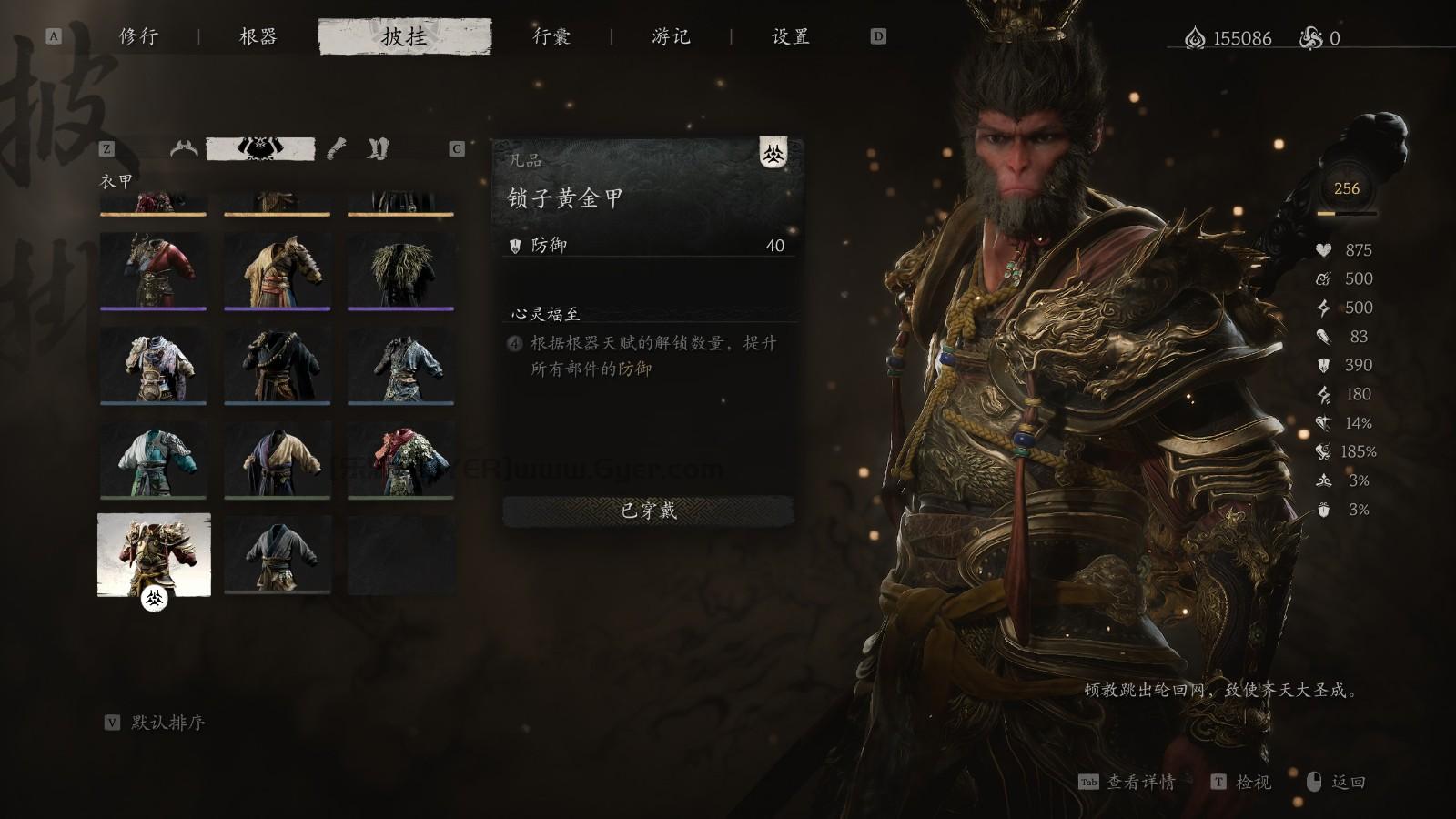Click the 已穿戴 equipped button
The height and width of the screenshot is (819, 1456).
(x=648, y=511)
